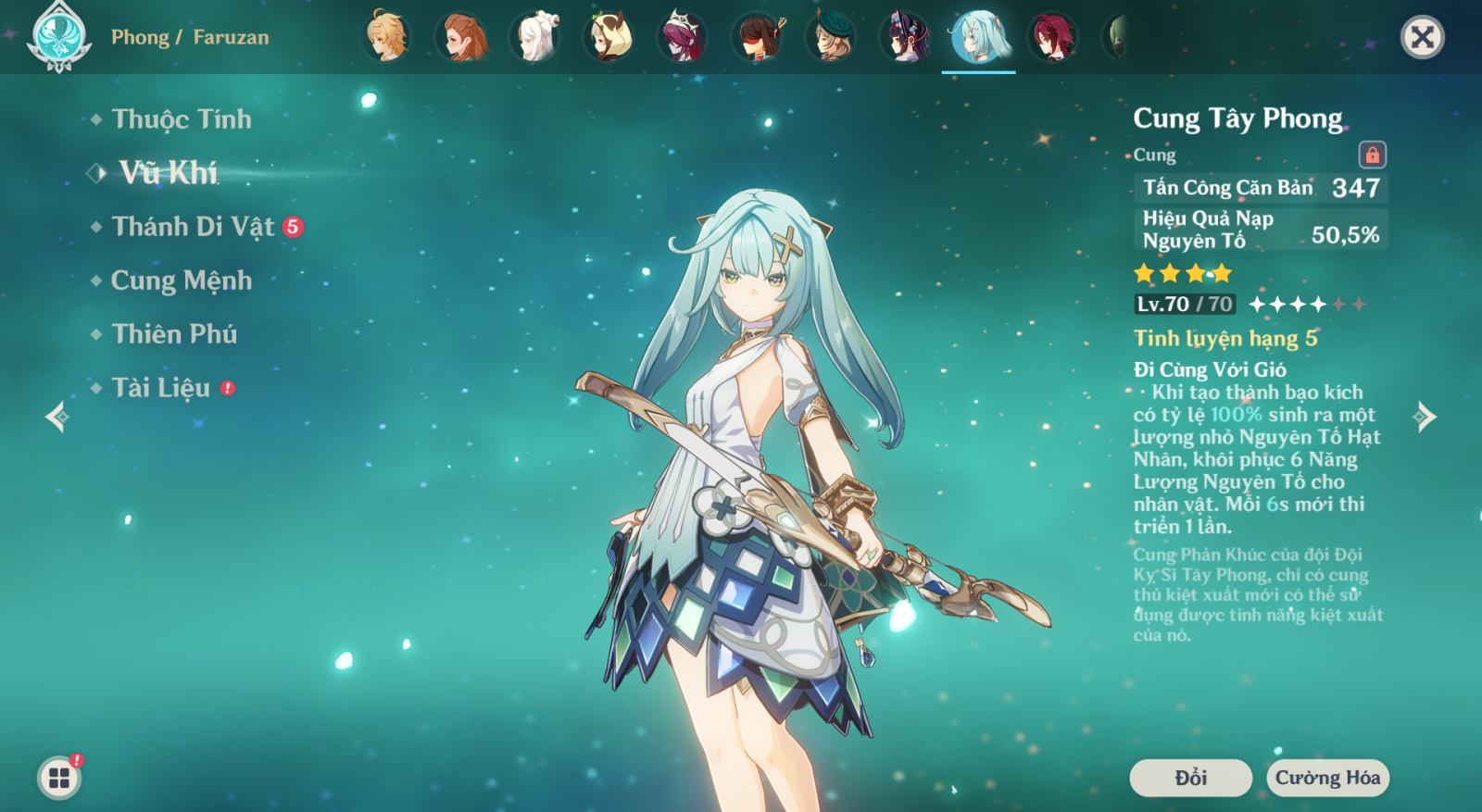Go to the previous character arrow
The height and width of the screenshot is (812, 1482).
point(57,417)
